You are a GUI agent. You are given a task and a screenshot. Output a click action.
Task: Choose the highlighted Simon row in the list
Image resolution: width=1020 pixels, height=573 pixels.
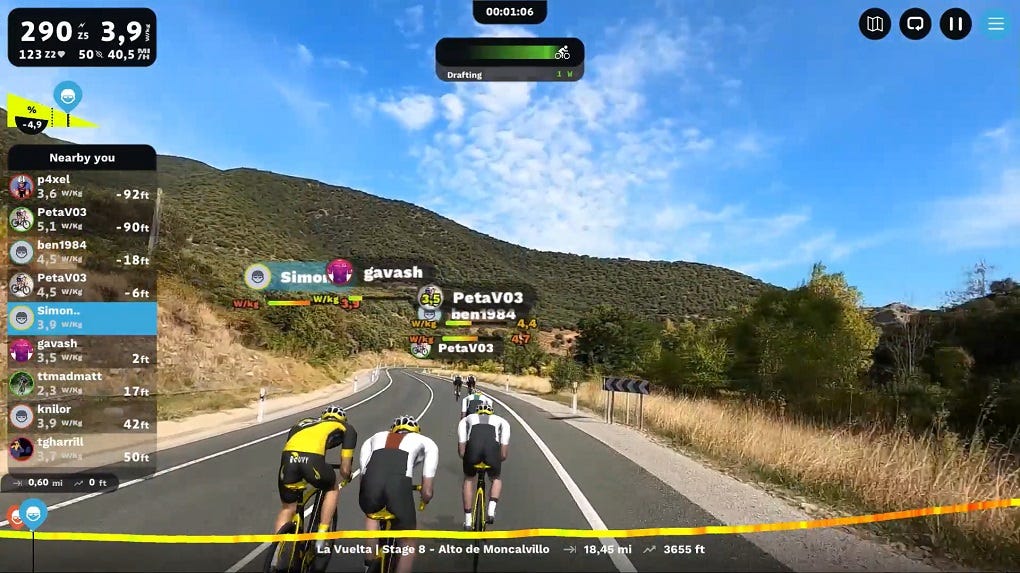click(82, 318)
